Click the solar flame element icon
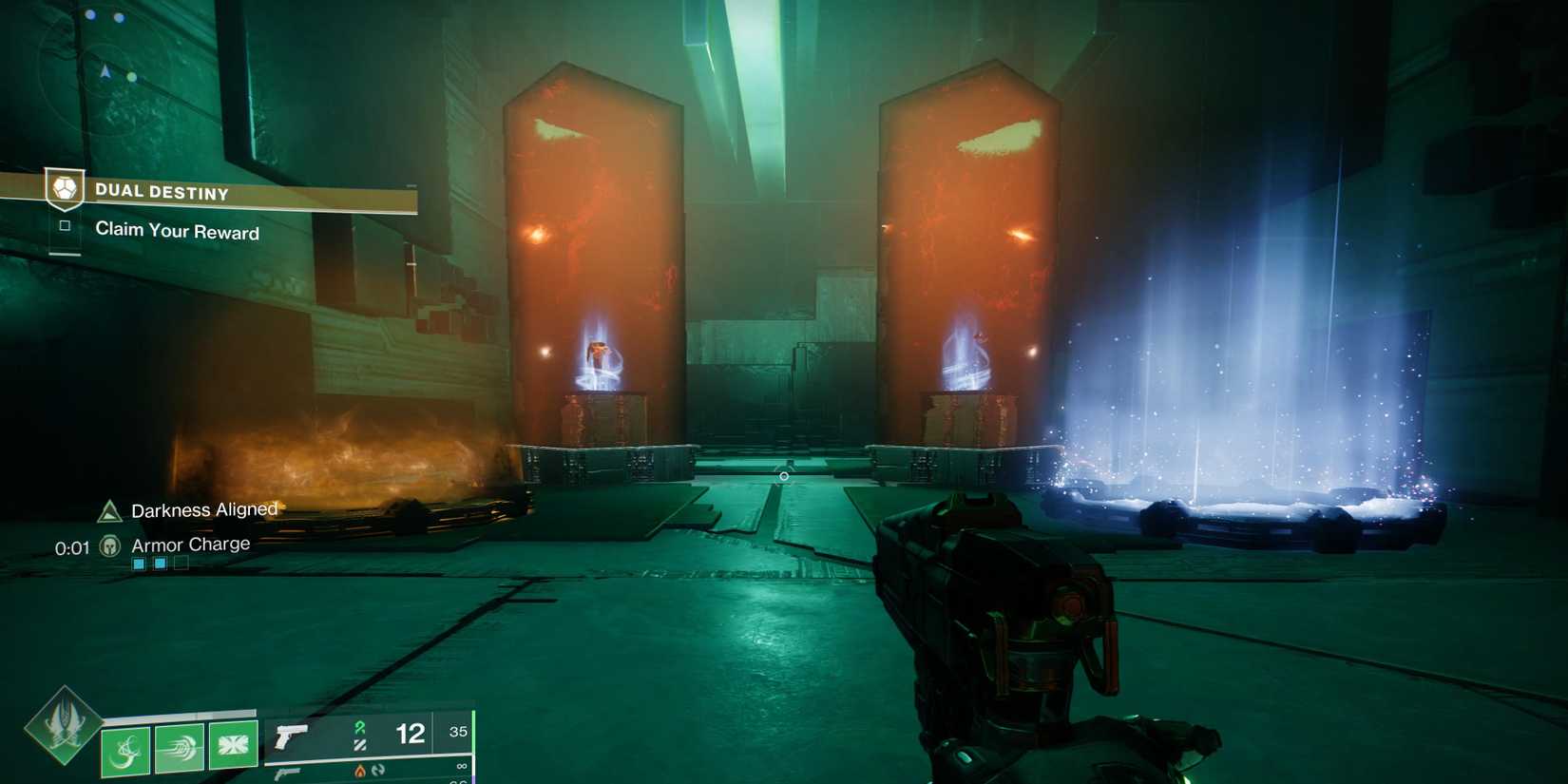Viewport: 1568px width, 784px height. pos(361,772)
